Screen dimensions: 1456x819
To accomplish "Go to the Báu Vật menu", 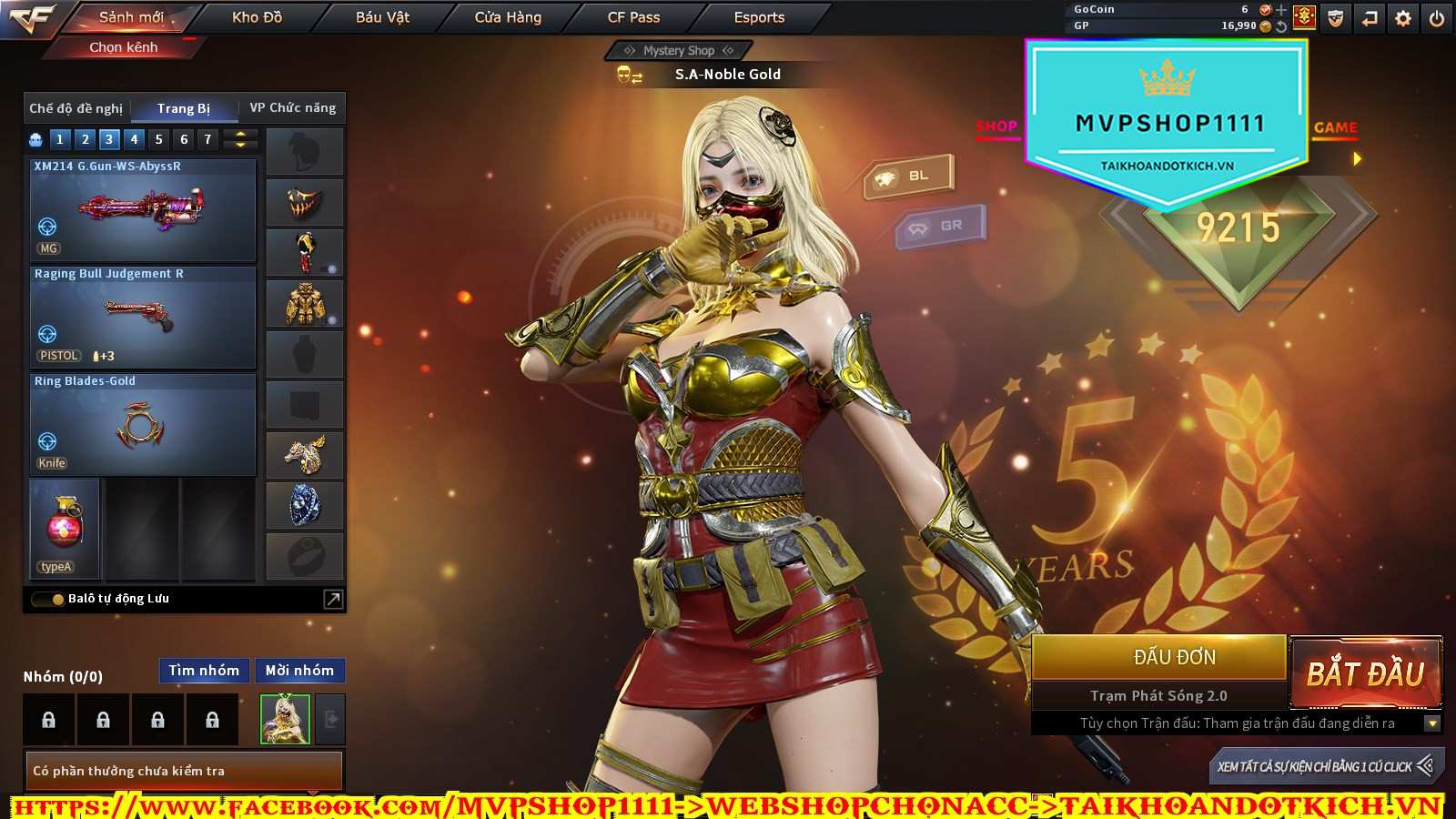I will tap(382, 17).
